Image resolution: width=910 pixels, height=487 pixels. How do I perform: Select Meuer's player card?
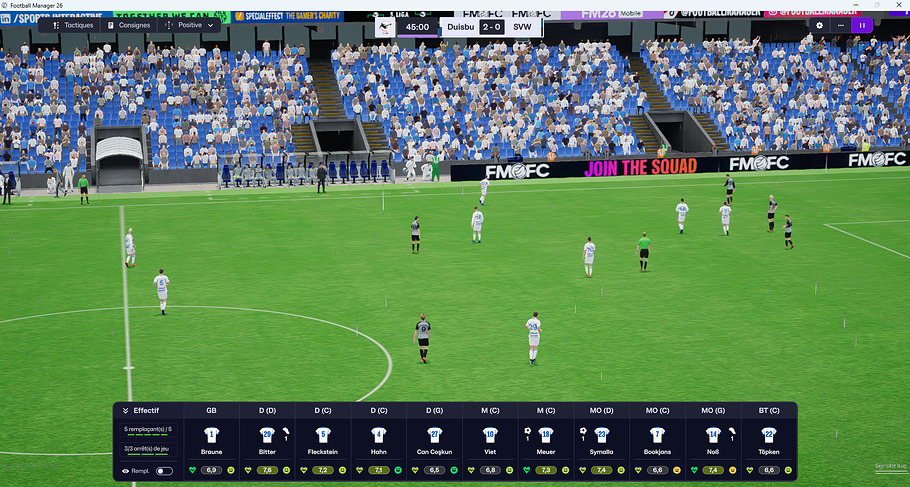tap(546, 441)
